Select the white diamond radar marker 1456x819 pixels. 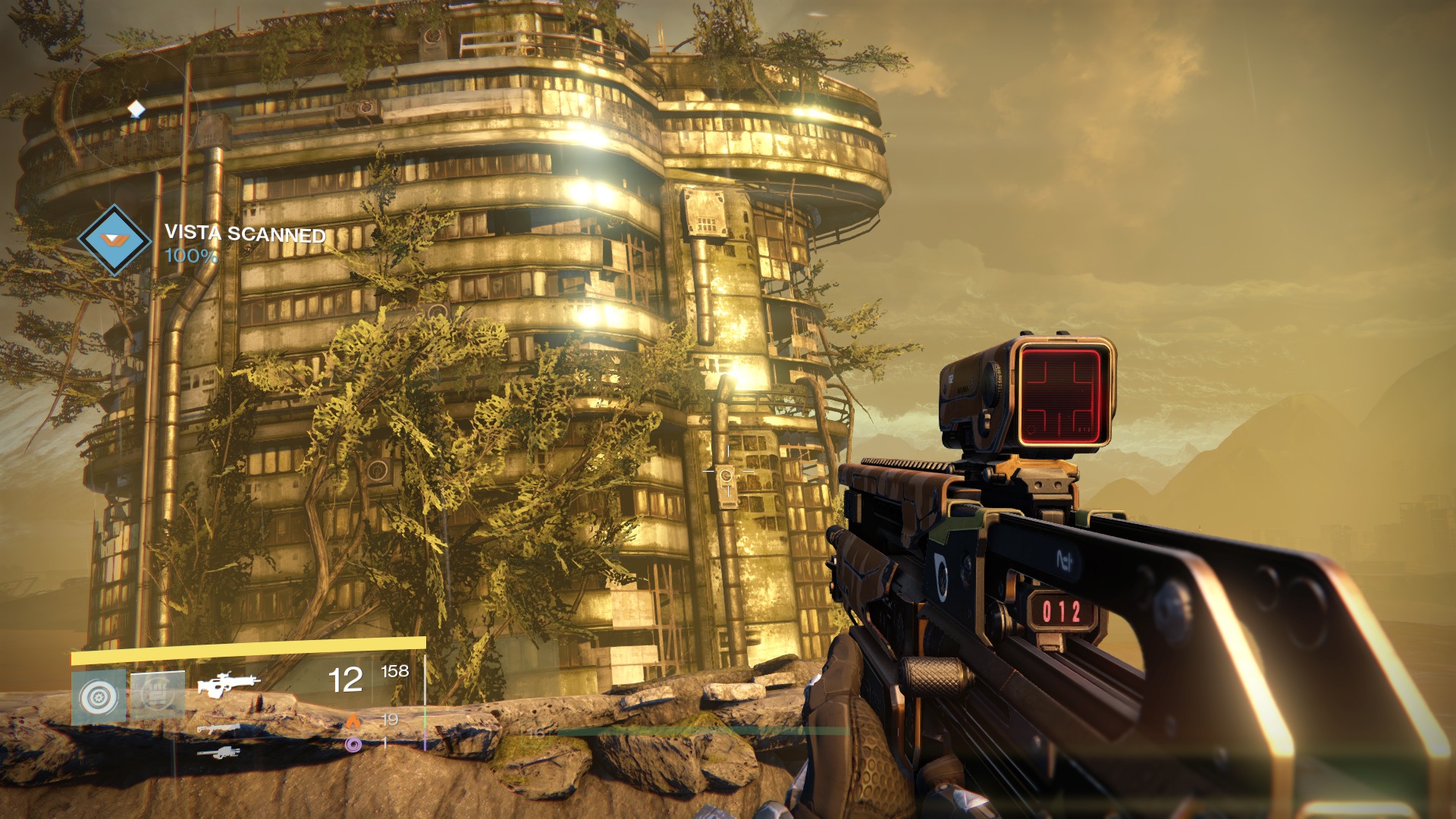(x=136, y=110)
